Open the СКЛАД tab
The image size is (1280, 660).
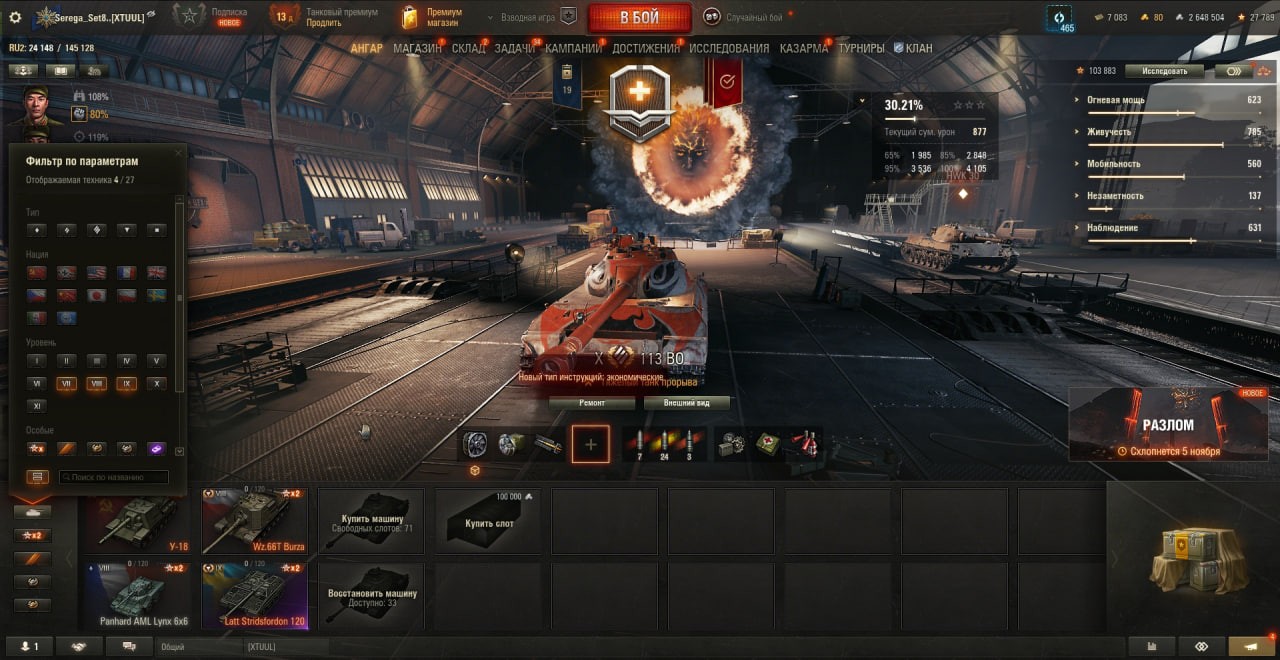pos(468,48)
